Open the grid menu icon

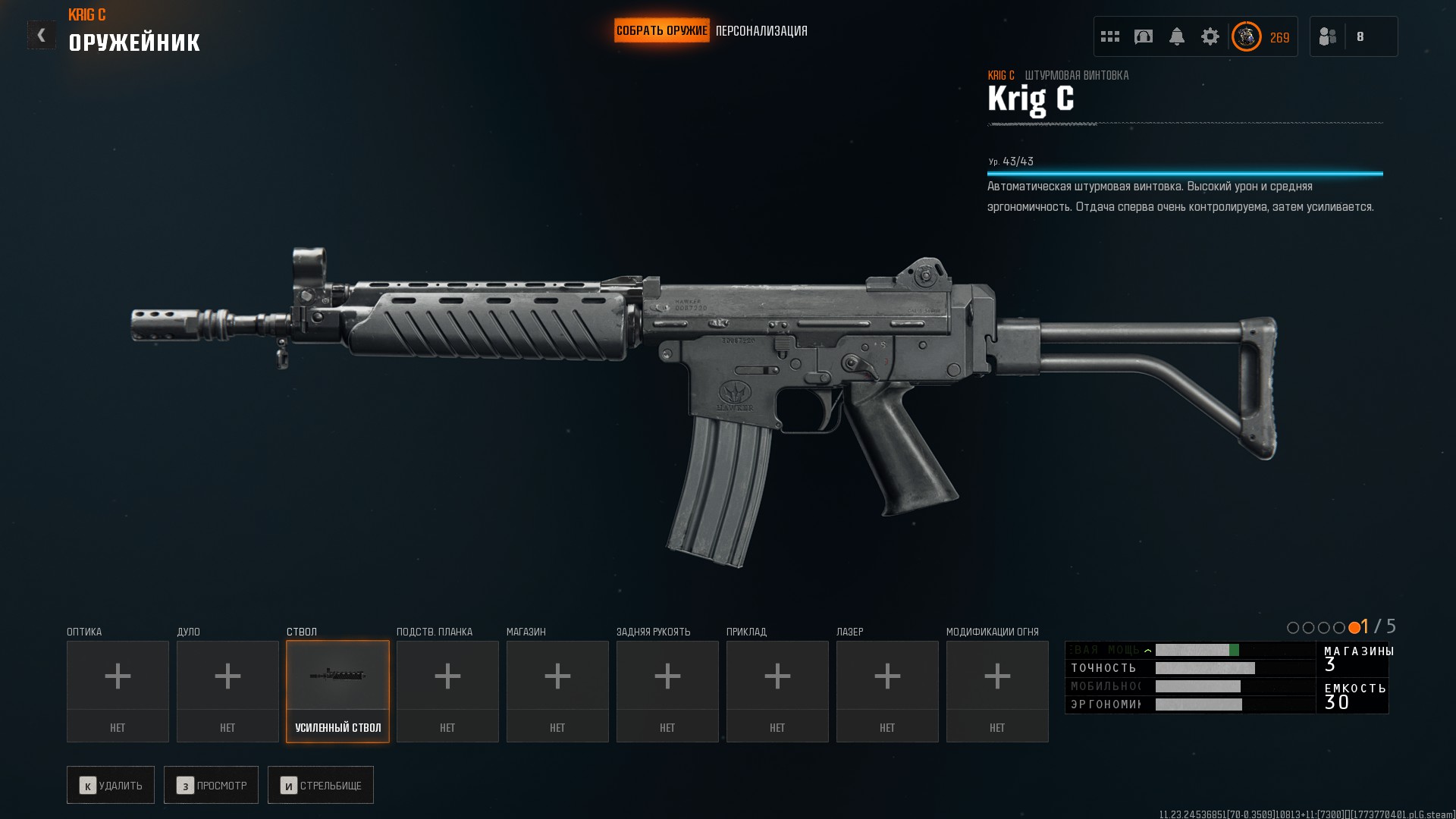pyautogui.click(x=1110, y=36)
